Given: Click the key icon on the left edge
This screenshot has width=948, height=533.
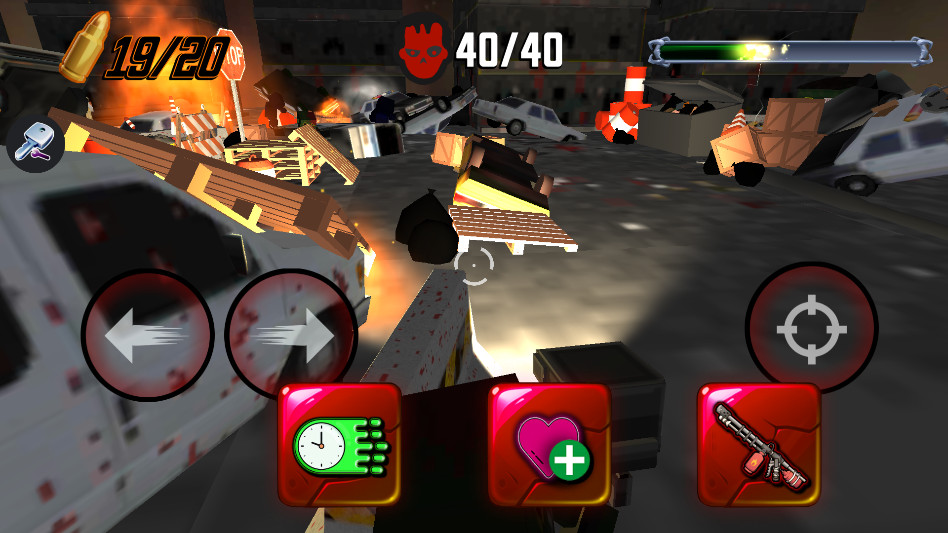Looking at the screenshot, I should pyautogui.click(x=36, y=143).
